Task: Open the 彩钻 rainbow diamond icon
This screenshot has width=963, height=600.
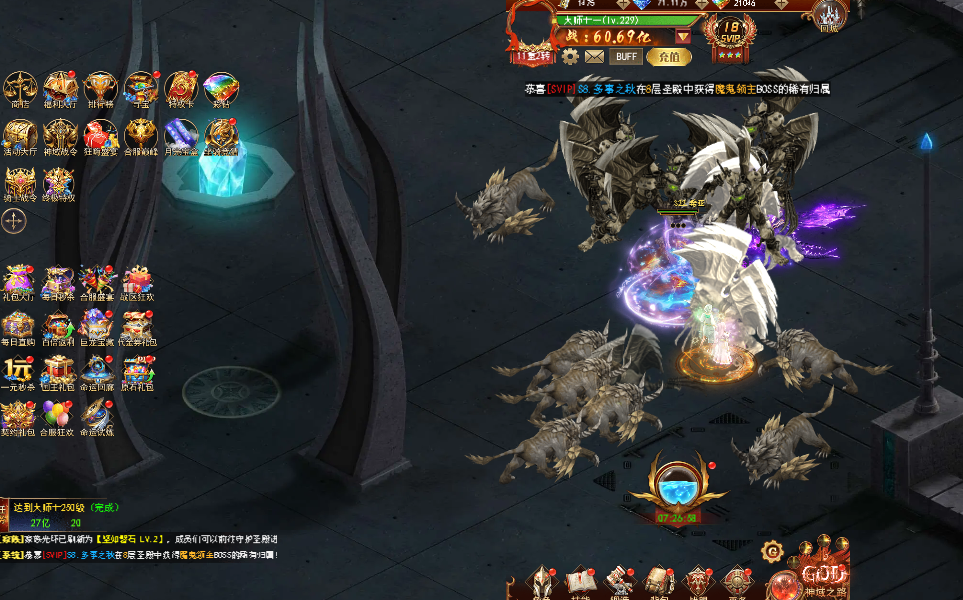Action: [x=220, y=87]
